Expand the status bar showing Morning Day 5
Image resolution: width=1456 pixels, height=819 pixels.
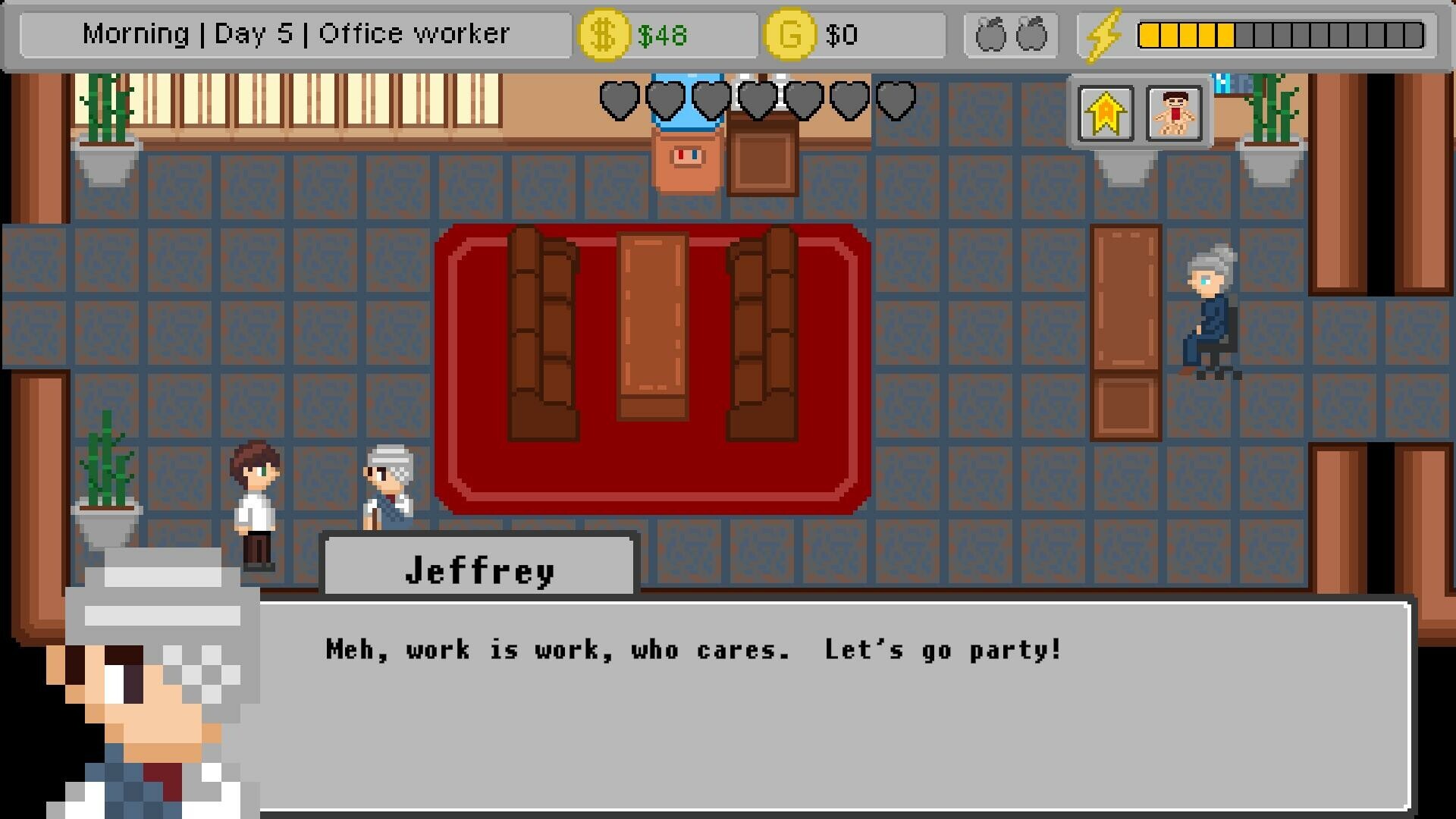[296, 33]
